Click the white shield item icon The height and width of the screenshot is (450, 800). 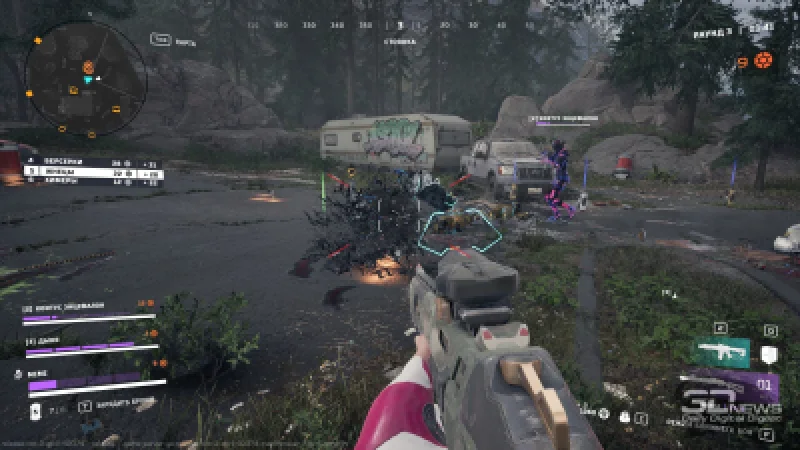[x=769, y=353]
